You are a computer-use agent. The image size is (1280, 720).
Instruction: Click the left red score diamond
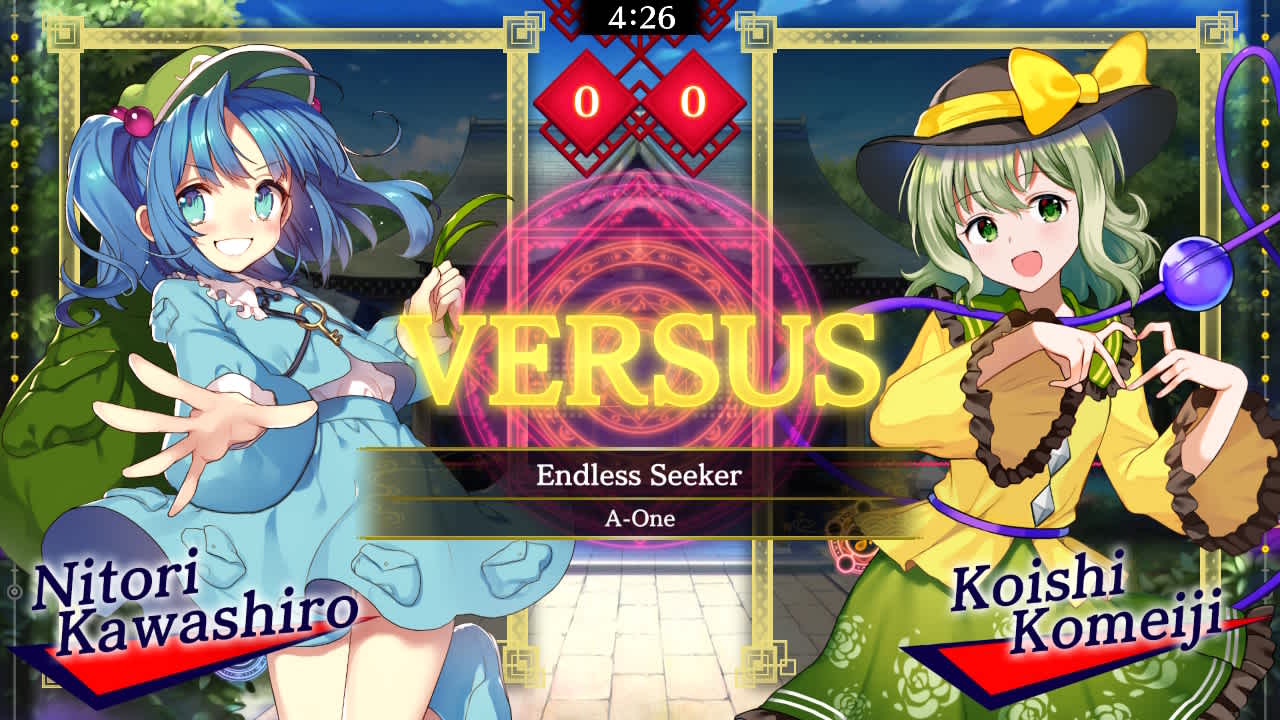[x=589, y=101]
